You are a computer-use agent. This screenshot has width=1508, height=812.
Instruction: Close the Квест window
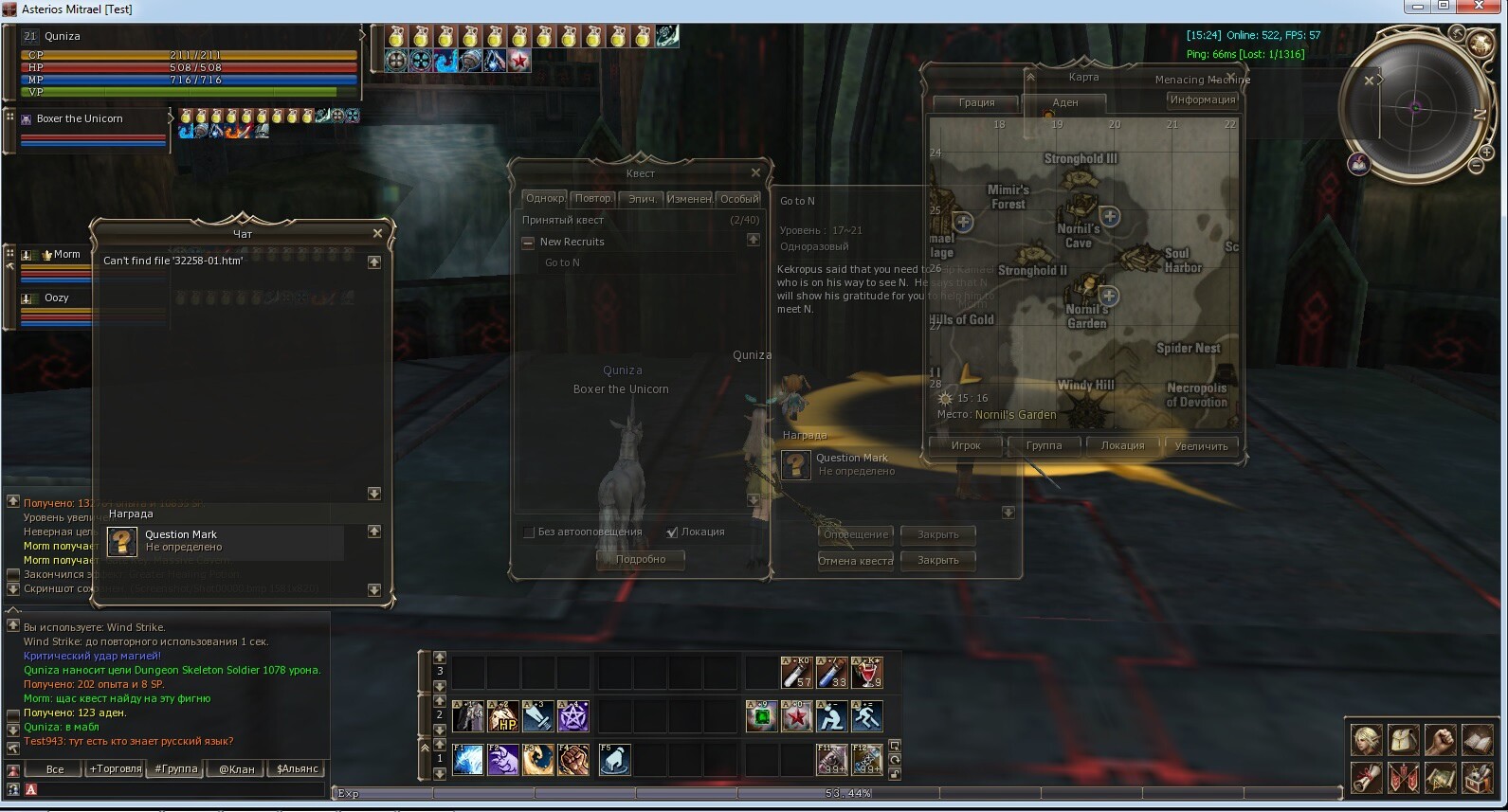[755, 172]
